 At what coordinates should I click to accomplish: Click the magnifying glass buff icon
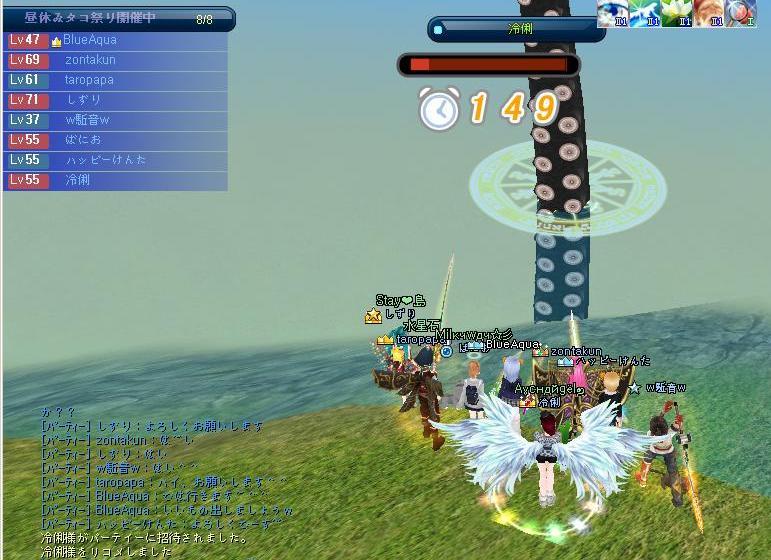click(x=740, y=13)
